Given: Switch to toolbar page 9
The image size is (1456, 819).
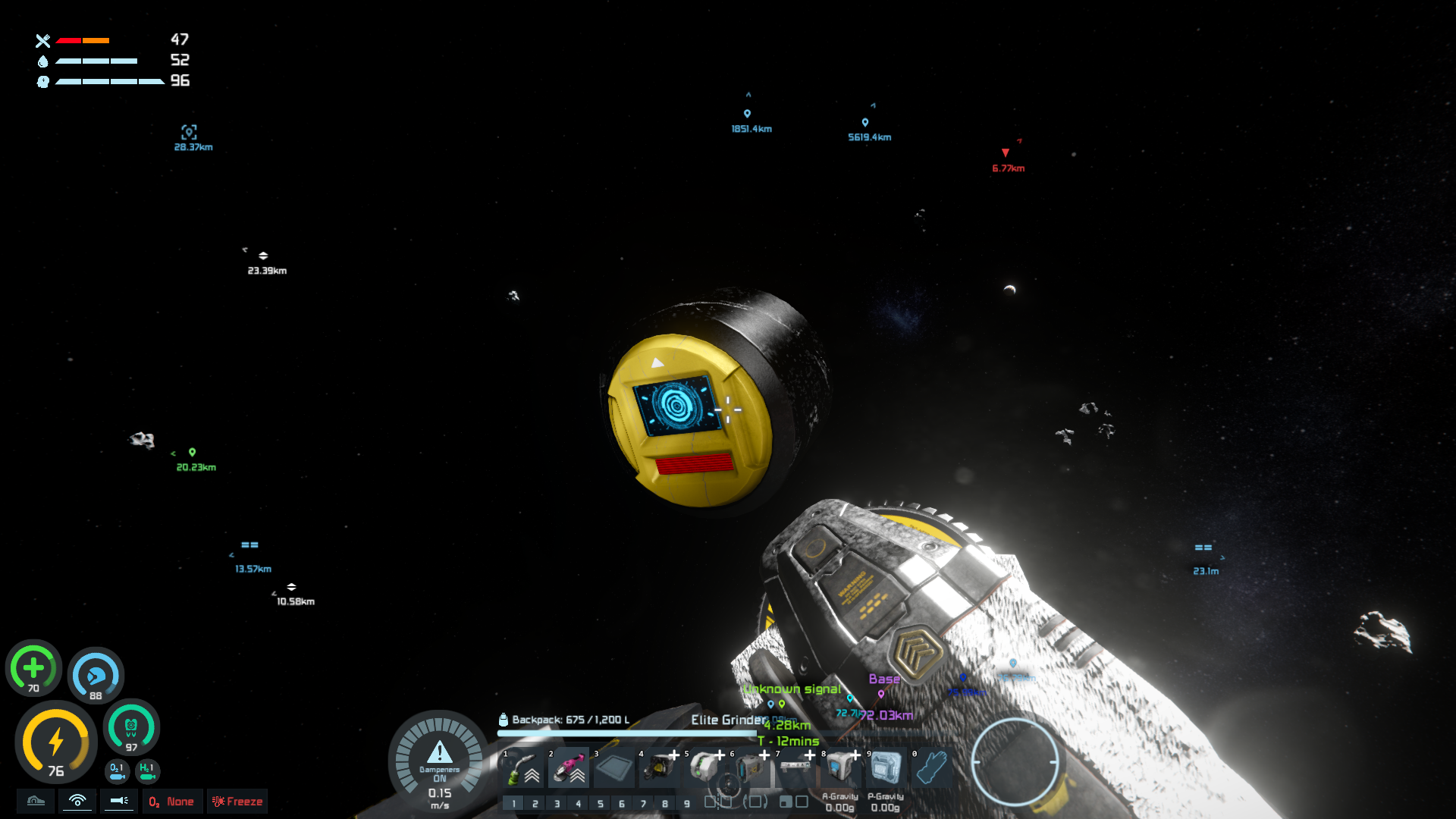Looking at the screenshot, I should 686,803.
